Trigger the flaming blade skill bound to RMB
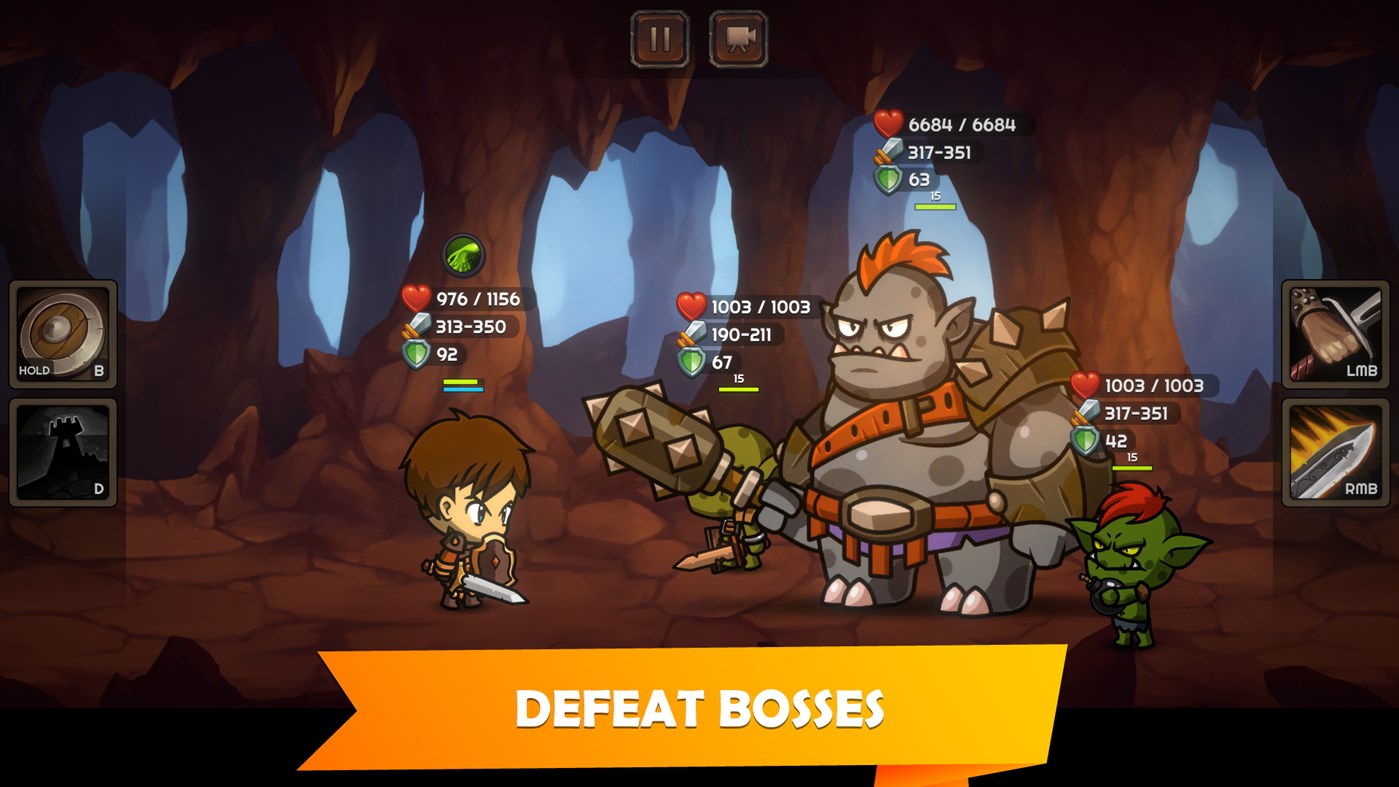This screenshot has width=1399, height=787. 1335,452
